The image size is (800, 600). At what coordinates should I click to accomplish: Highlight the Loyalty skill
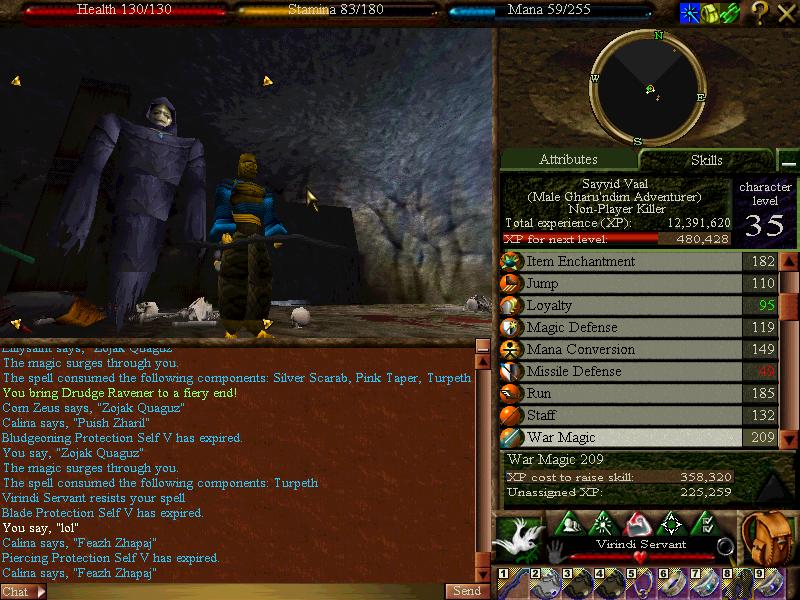pyautogui.click(x=620, y=306)
